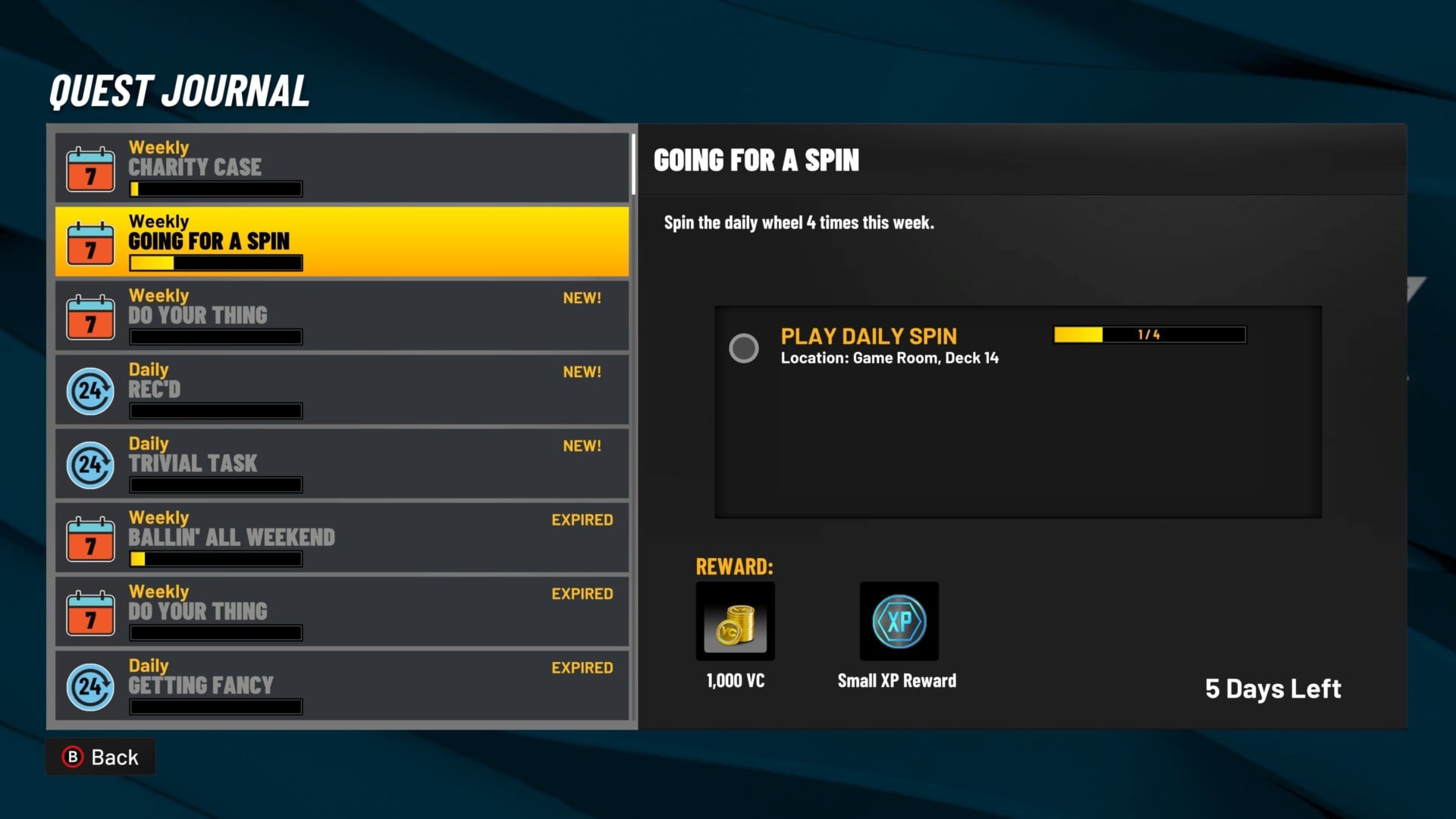Select the expired Ballin' All Weekend quest
Screen dimensions: 1456x819
341,538
